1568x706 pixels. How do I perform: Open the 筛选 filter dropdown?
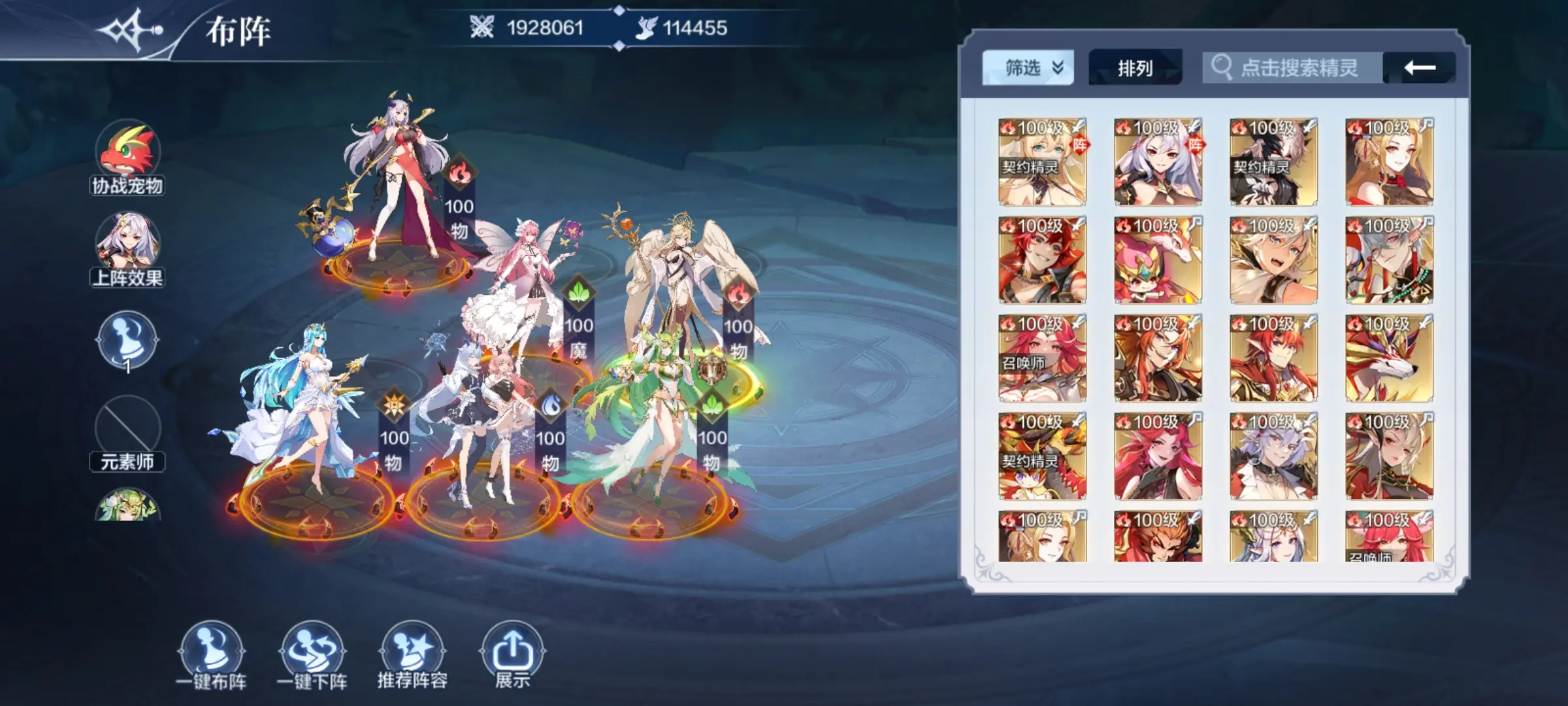(1028, 68)
